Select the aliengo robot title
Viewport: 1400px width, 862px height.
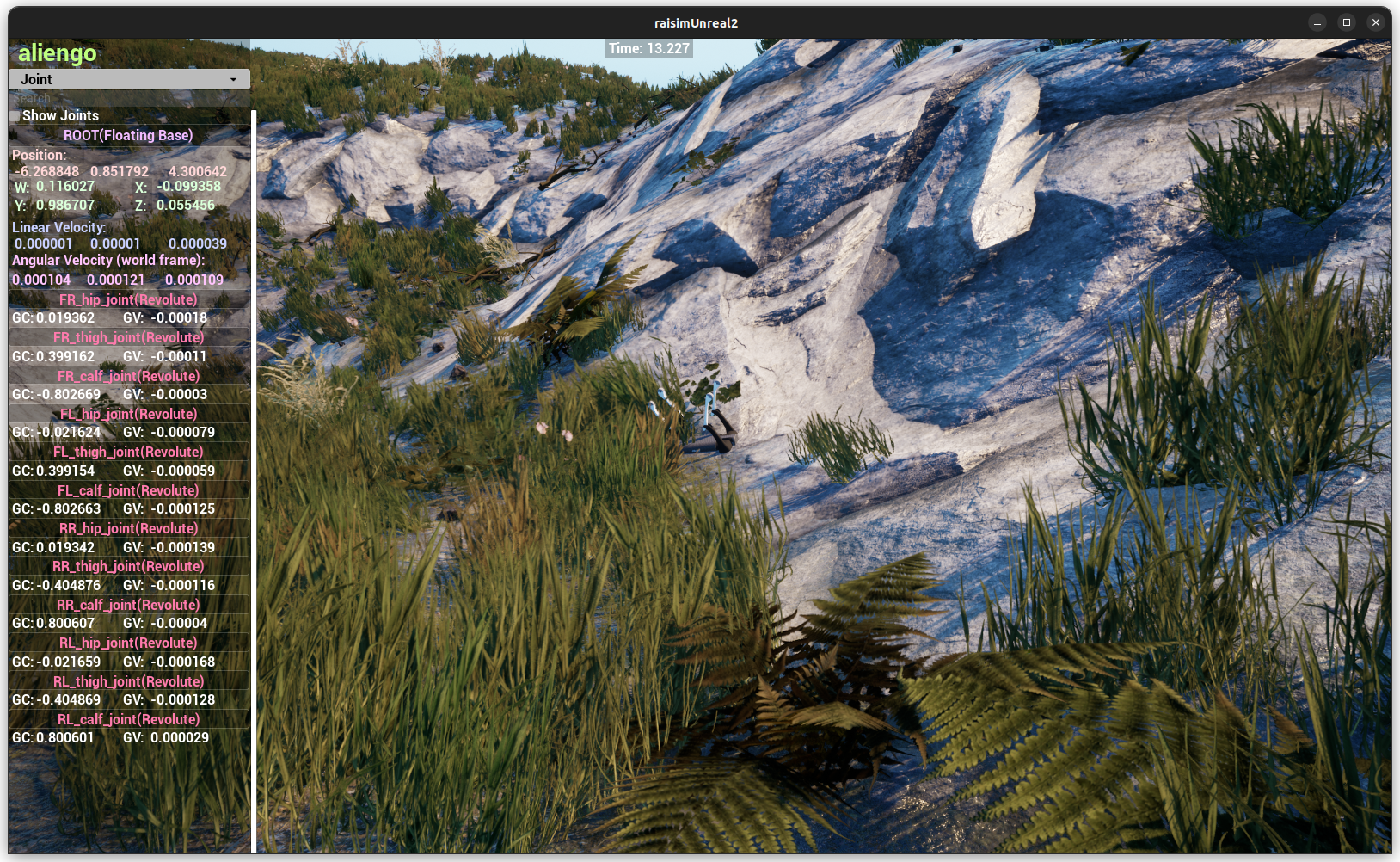(x=55, y=53)
